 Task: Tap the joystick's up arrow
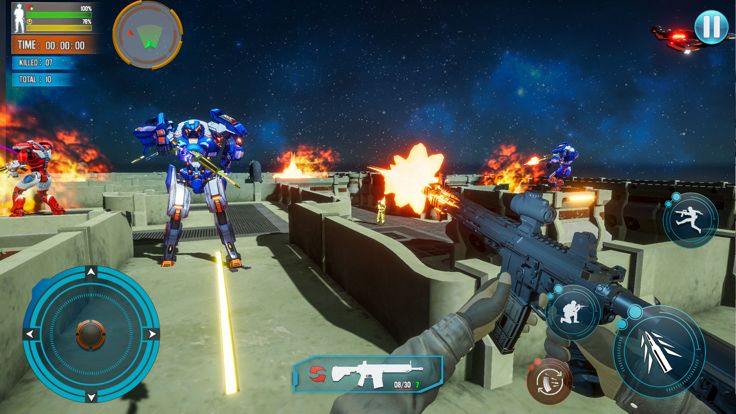[91, 272]
